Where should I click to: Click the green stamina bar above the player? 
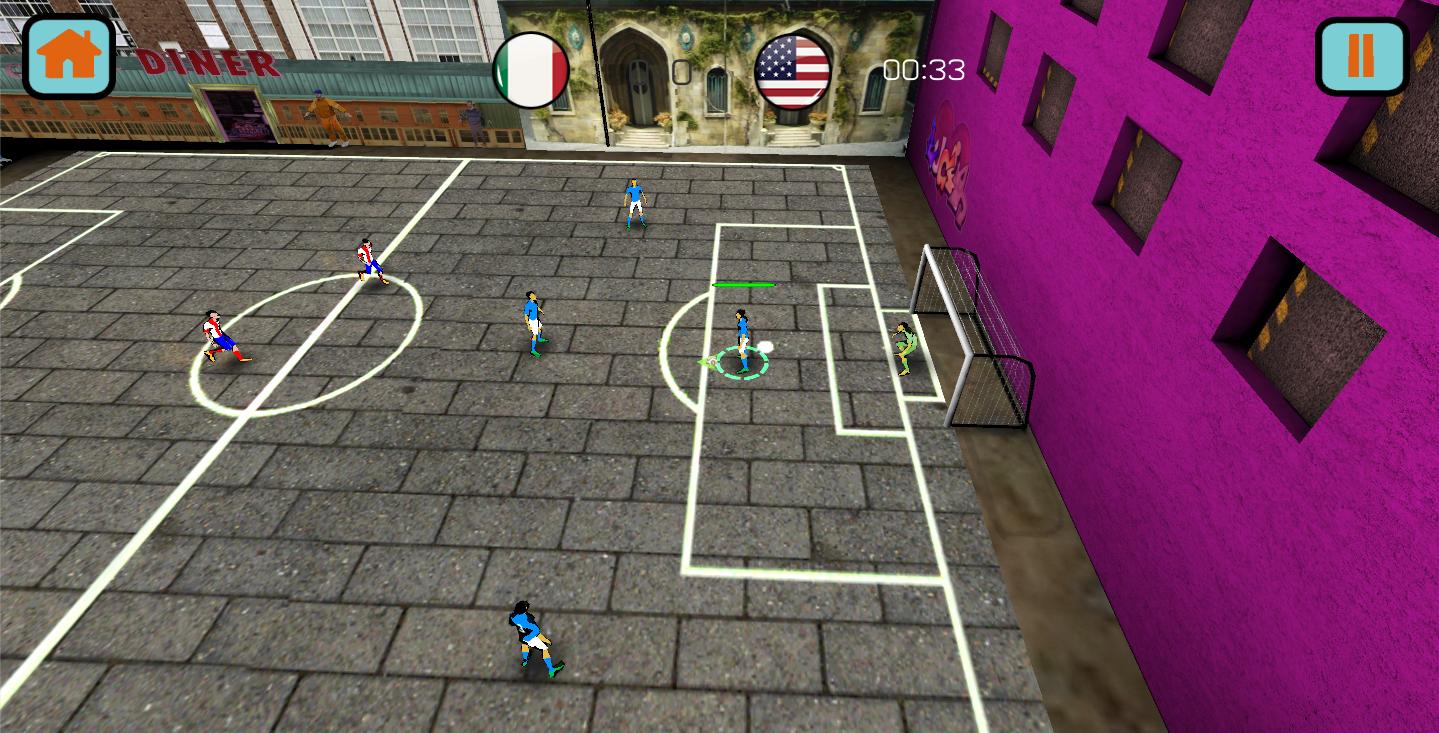click(742, 285)
